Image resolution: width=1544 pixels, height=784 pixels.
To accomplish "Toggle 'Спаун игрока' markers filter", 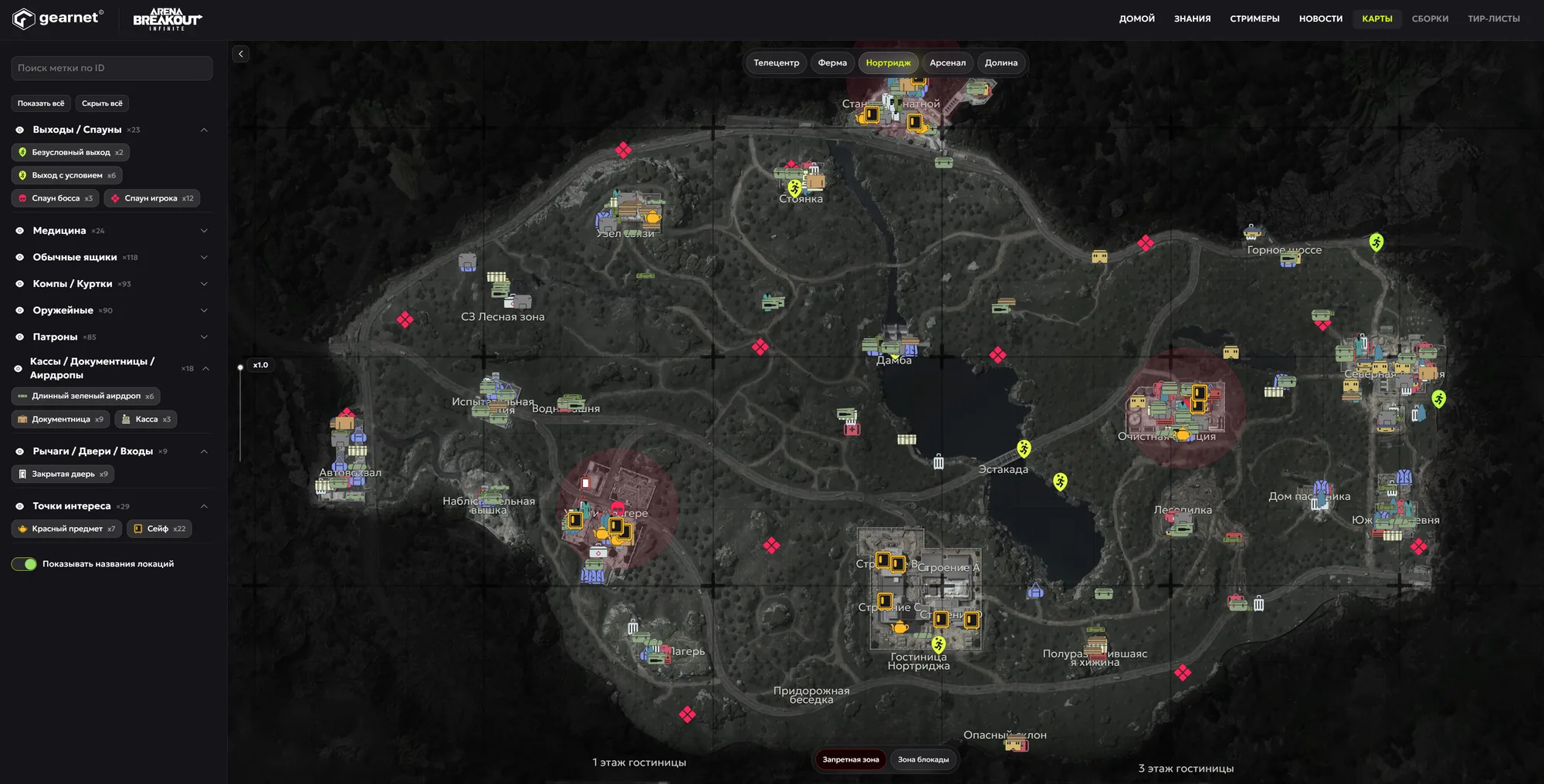I will 151,198.
